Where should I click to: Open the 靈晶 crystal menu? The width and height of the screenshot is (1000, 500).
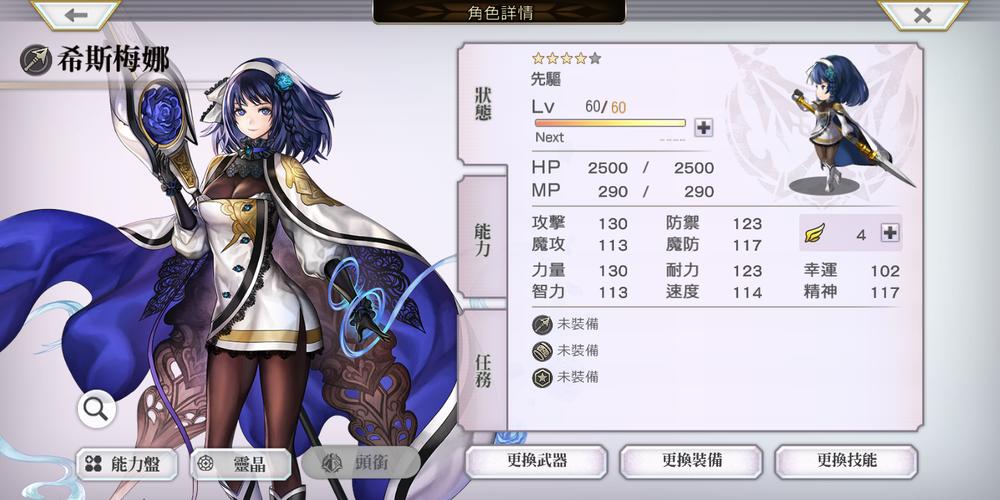point(242,463)
